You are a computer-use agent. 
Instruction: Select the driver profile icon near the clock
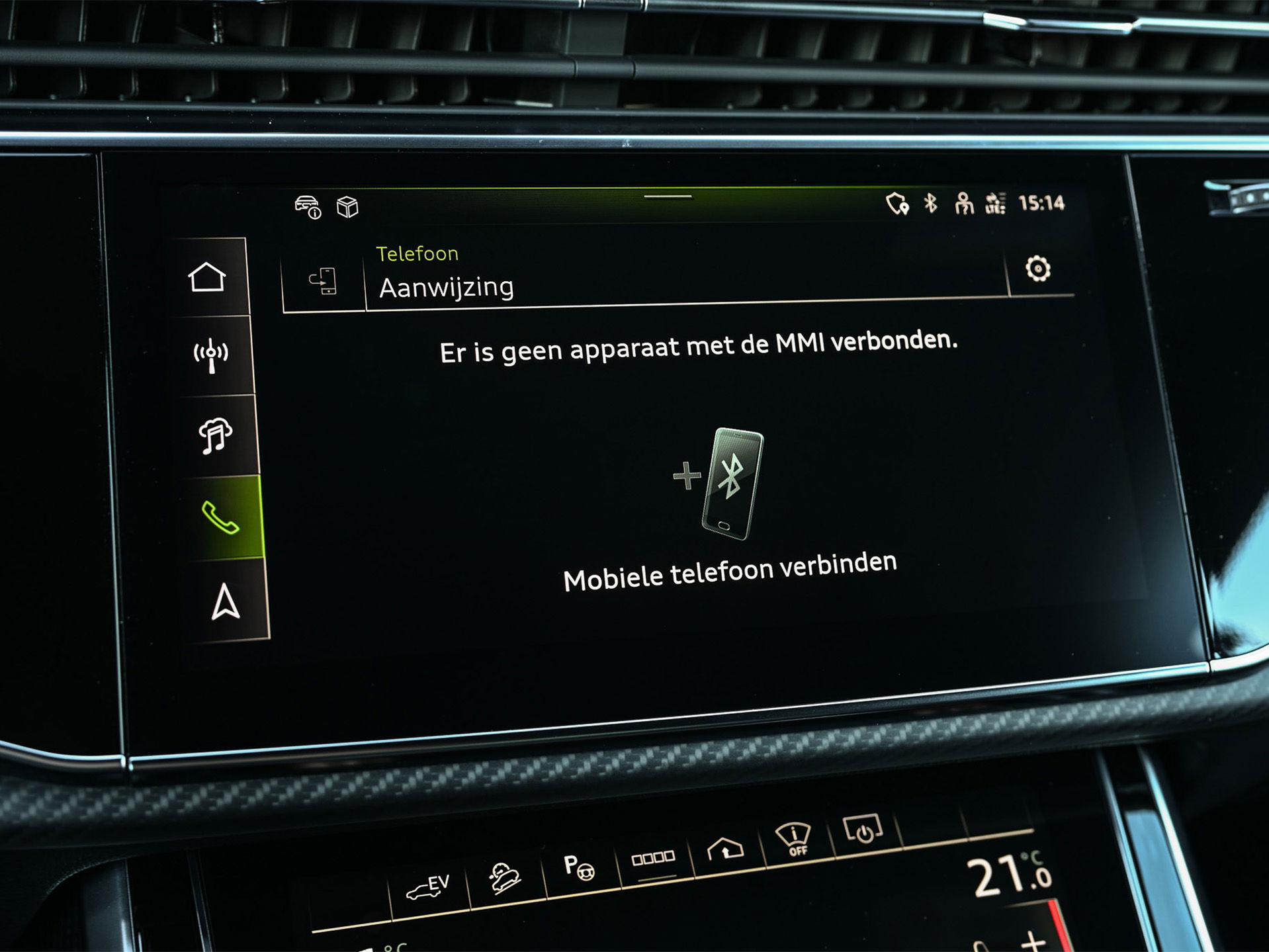[x=965, y=206]
